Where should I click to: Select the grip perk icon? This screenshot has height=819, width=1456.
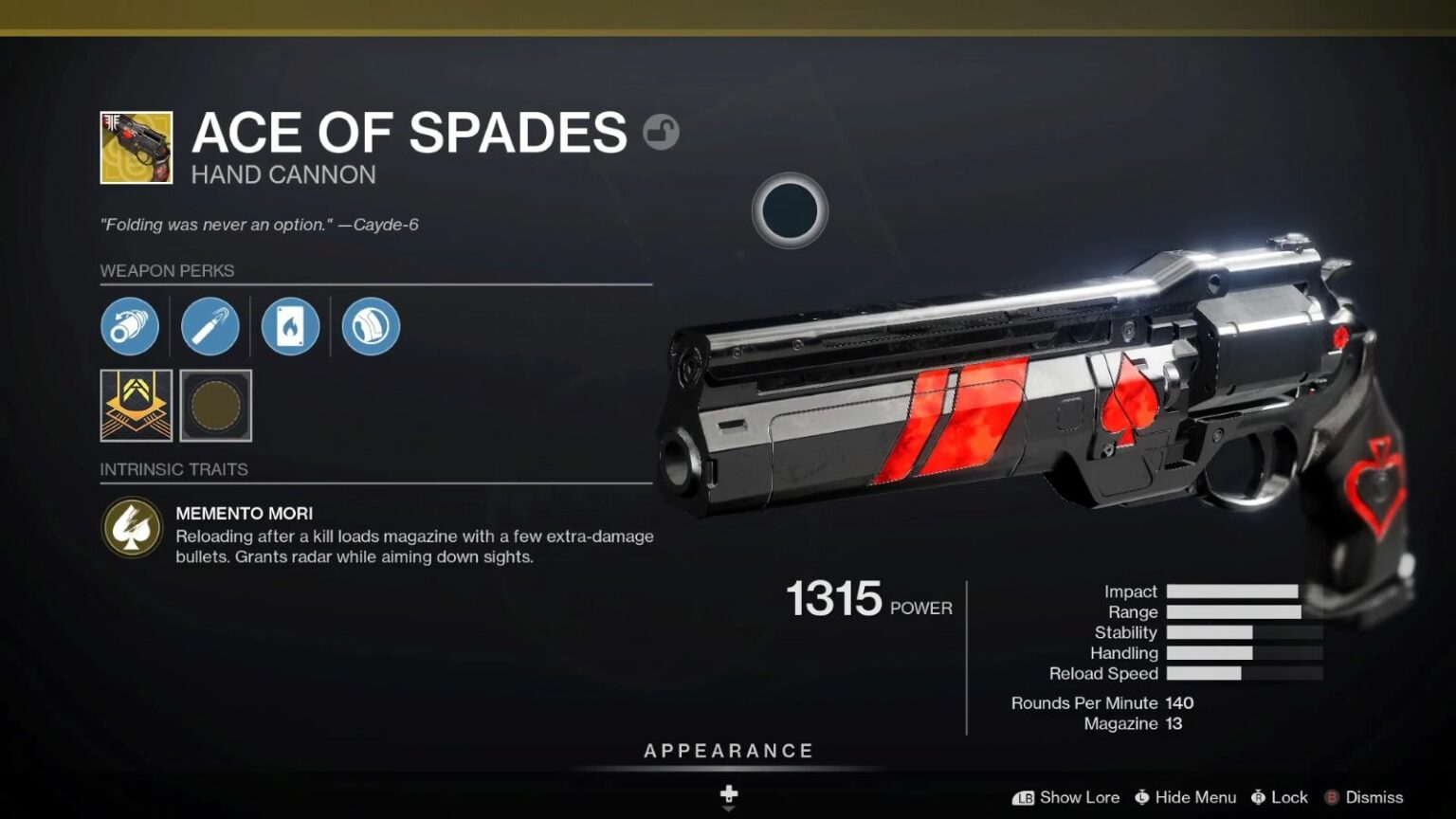click(x=371, y=327)
